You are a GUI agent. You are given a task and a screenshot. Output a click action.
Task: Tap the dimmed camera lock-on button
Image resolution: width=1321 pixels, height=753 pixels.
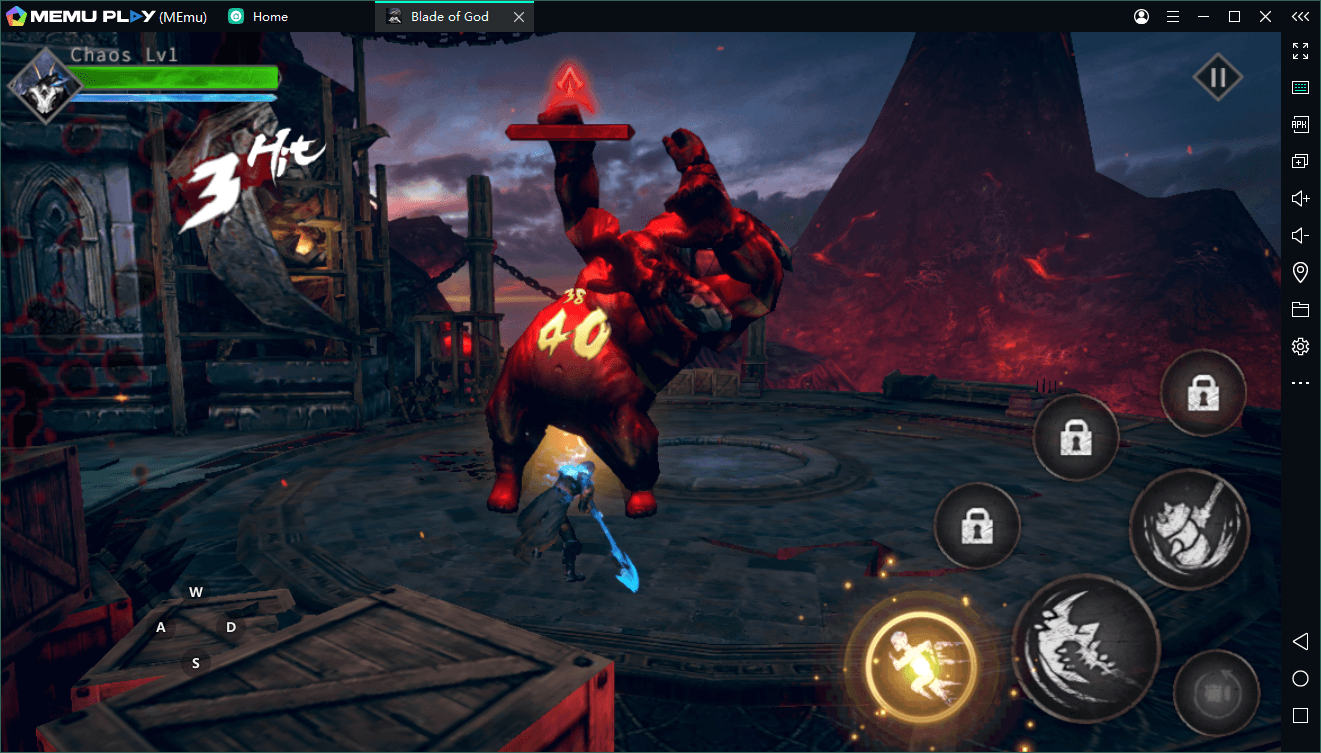point(1216,692)
